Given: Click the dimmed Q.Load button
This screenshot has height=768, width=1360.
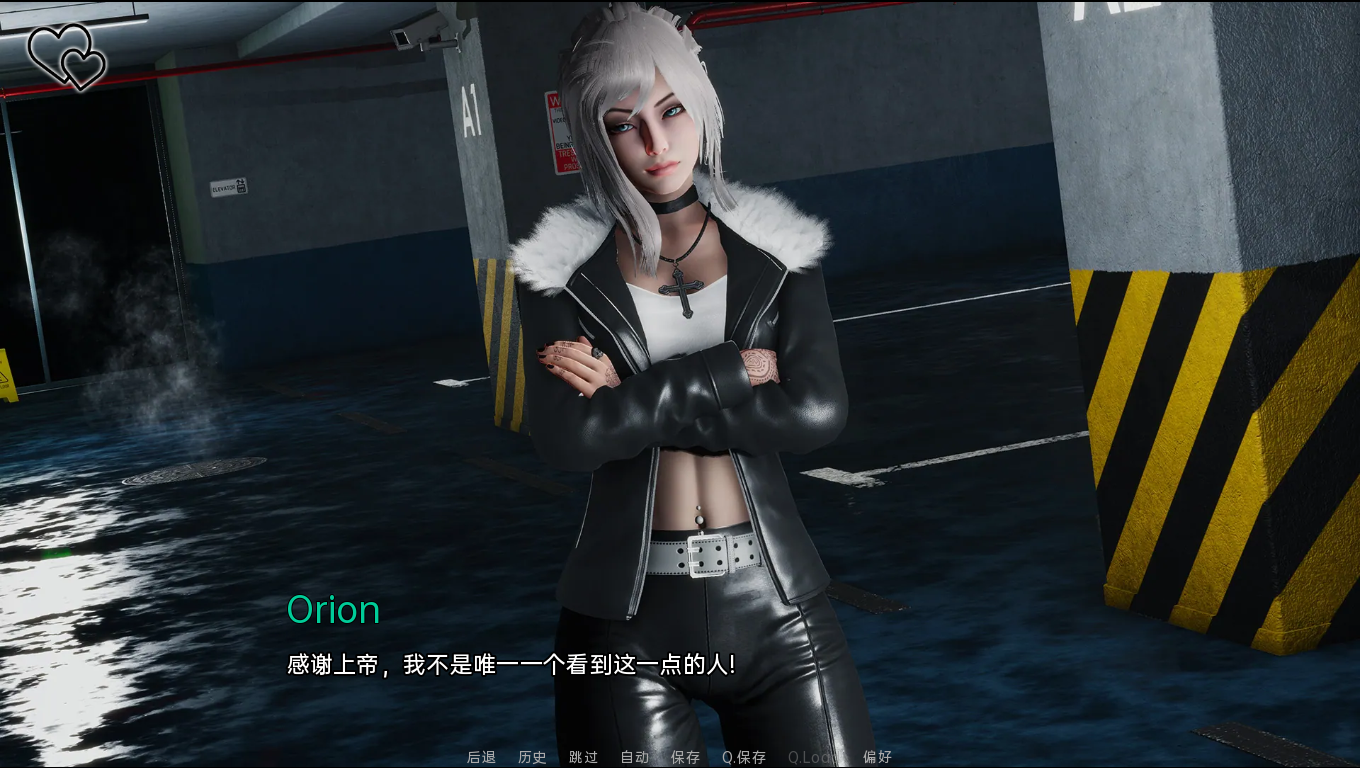Looking at the screenshot, I should point(810,757).
